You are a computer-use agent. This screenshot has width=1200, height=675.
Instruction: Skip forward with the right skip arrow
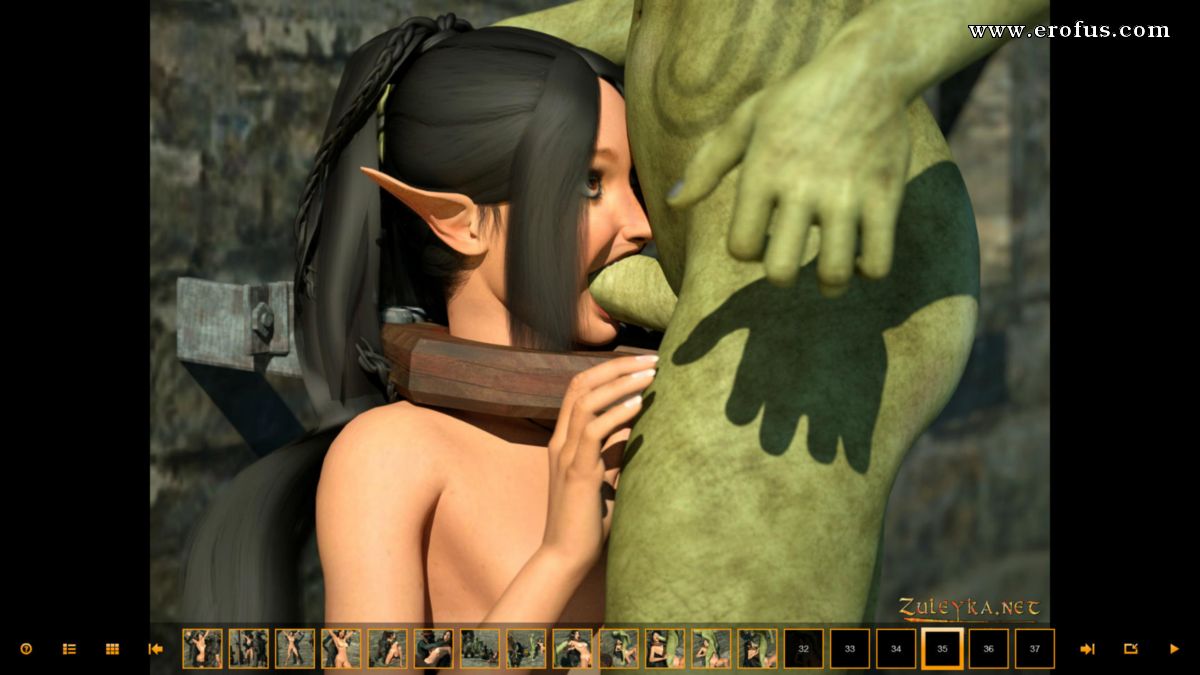click(1087, 649)
